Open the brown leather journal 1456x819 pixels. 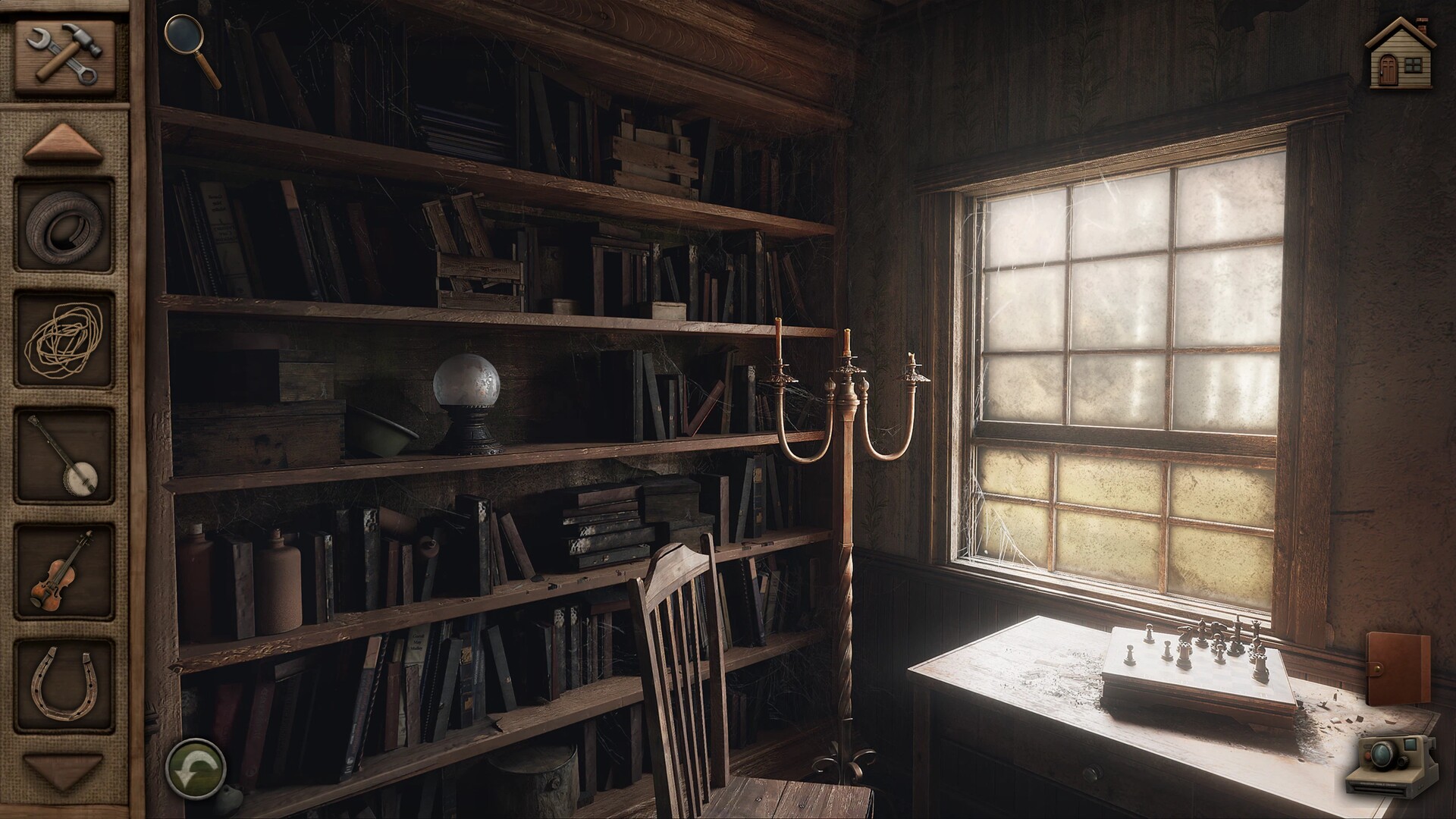point(1398,670)
